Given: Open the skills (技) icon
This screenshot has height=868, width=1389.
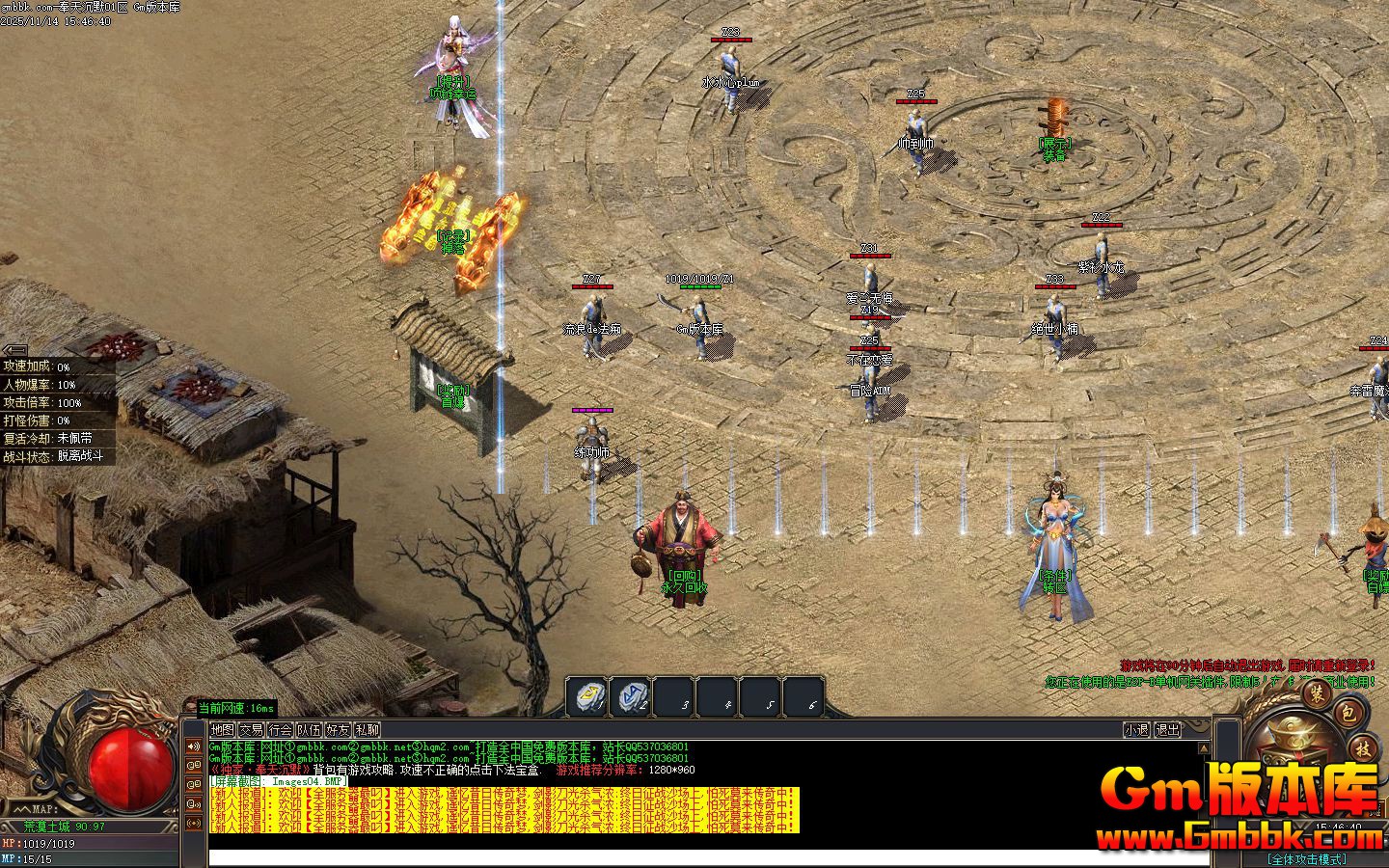Looking at the screenshot, I should [x=1364, y=749].
